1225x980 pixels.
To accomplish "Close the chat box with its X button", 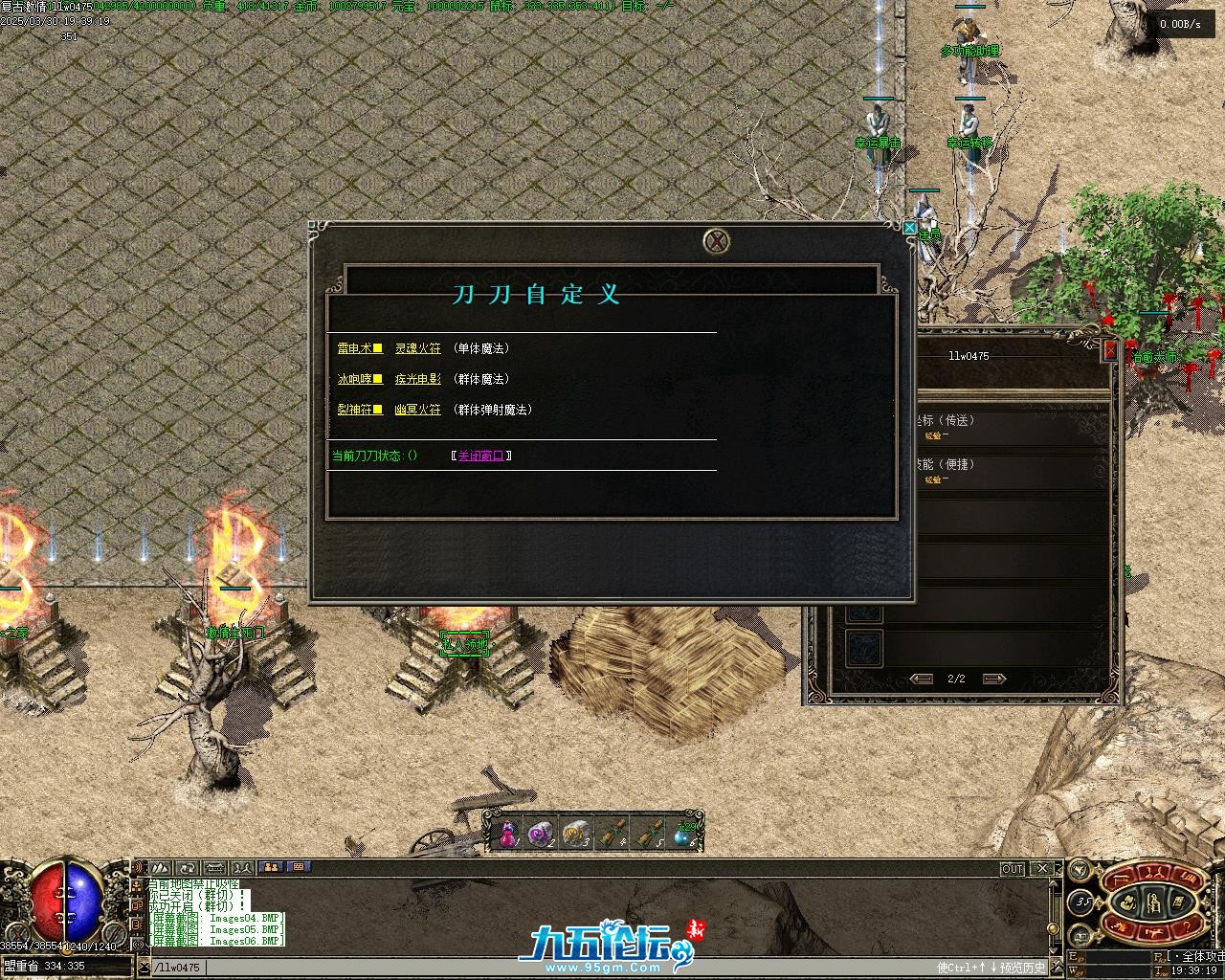I will 1042,869.
